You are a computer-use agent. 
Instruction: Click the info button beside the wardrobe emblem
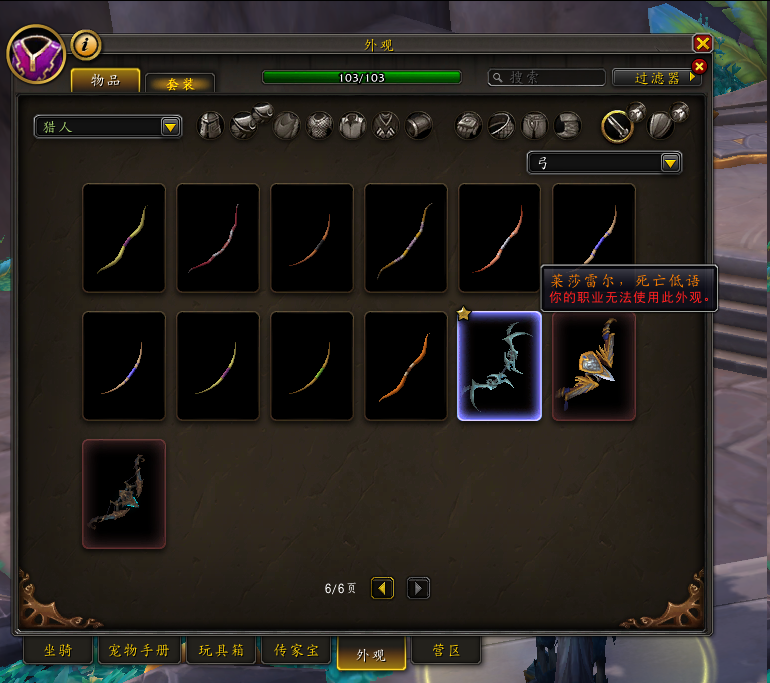[x=85, y=44]
